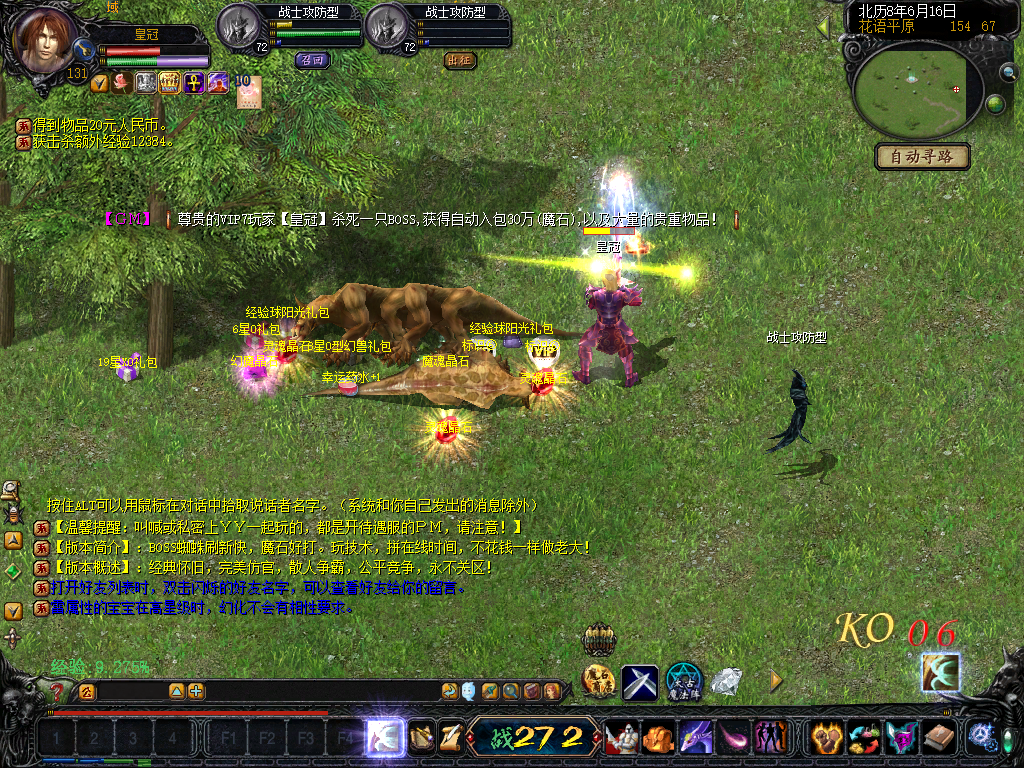Open the world map globe icon

point(996,103)
